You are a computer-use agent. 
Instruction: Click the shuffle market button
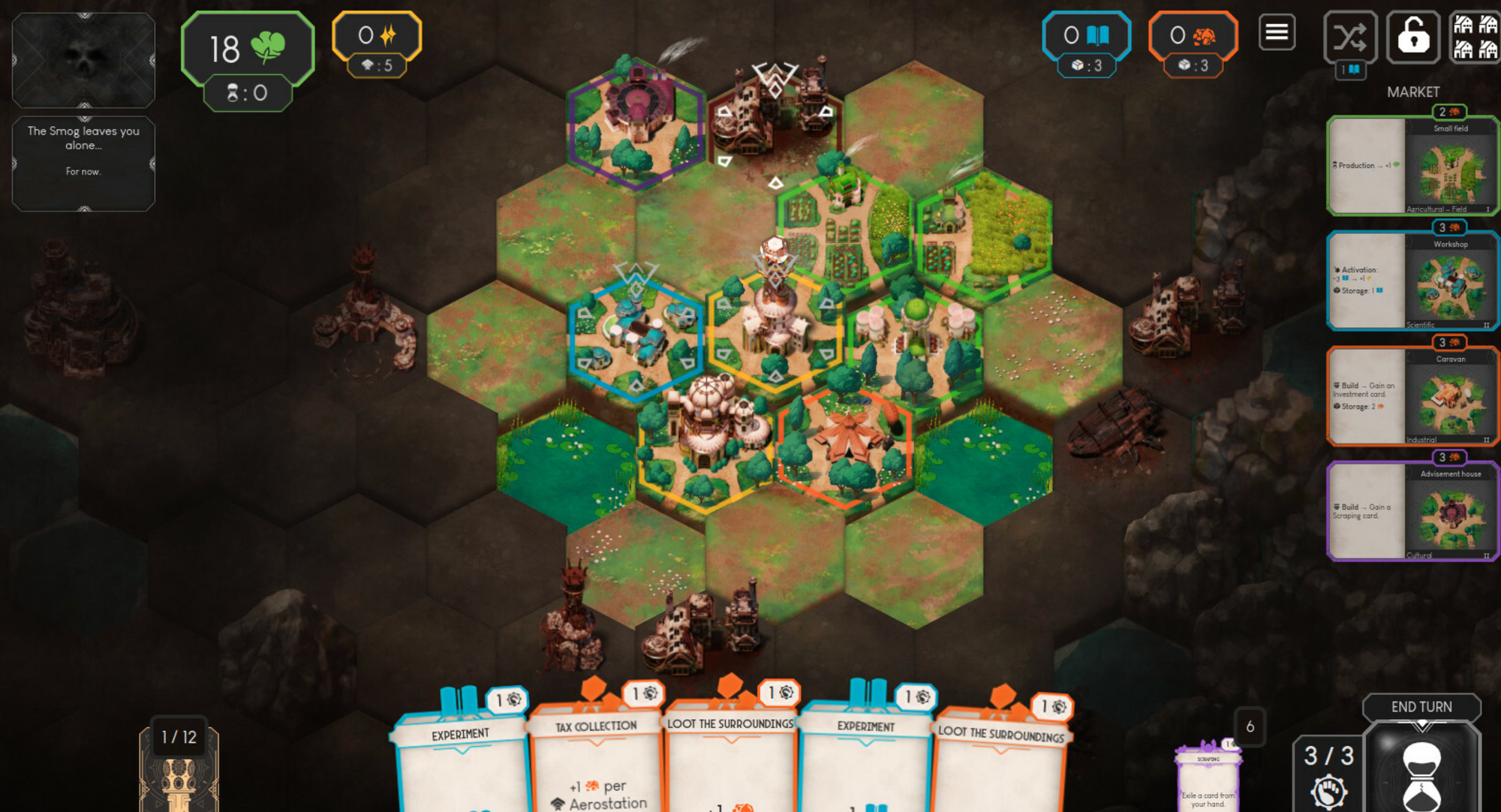(1349, 36)
